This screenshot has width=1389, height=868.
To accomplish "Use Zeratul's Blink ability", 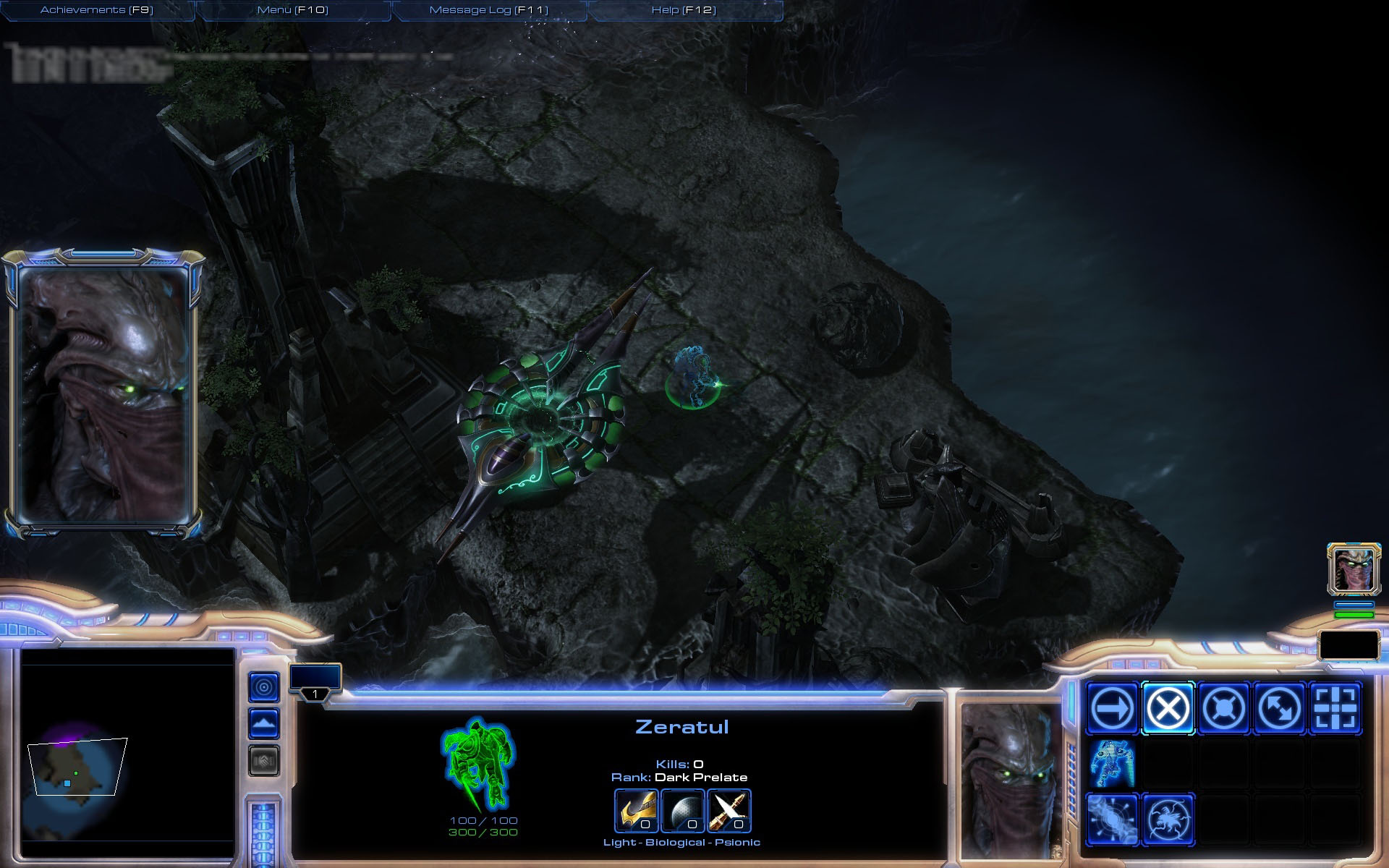I will click(x=1112, y=820).
